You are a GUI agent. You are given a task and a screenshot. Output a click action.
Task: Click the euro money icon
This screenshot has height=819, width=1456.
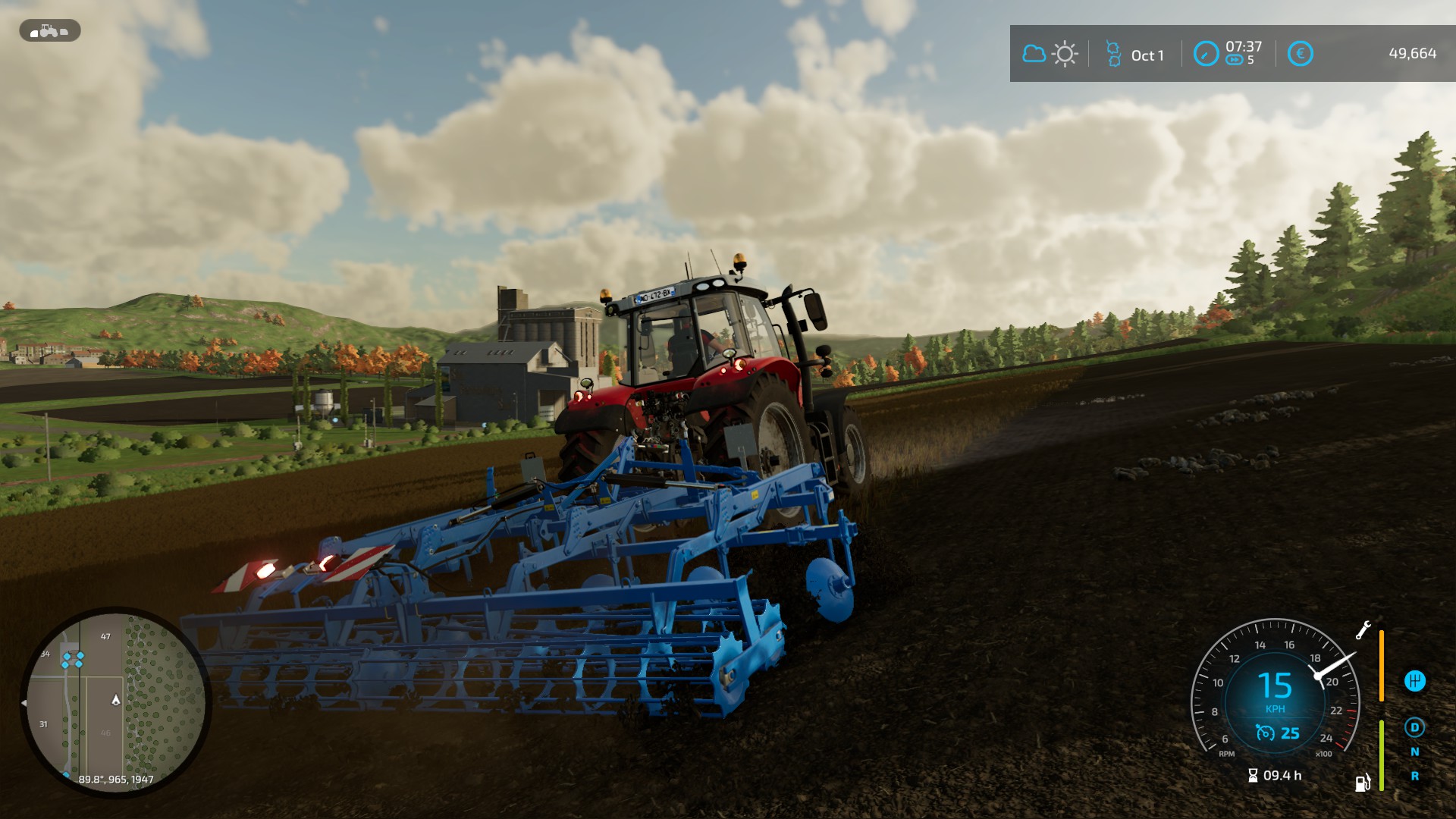pos(1300,54)
